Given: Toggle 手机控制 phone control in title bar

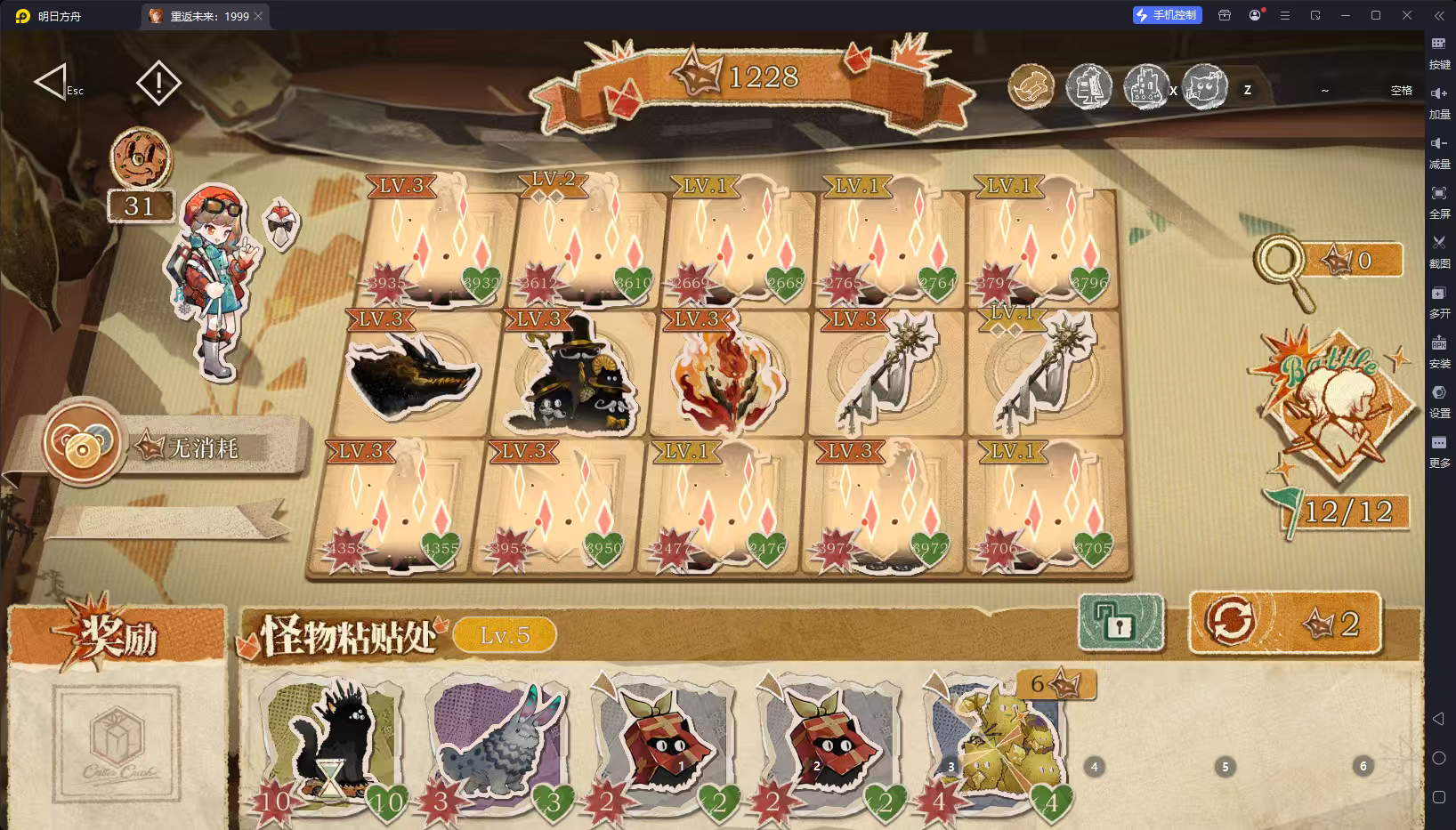Looking at the screenshot, I should 1167,14.
